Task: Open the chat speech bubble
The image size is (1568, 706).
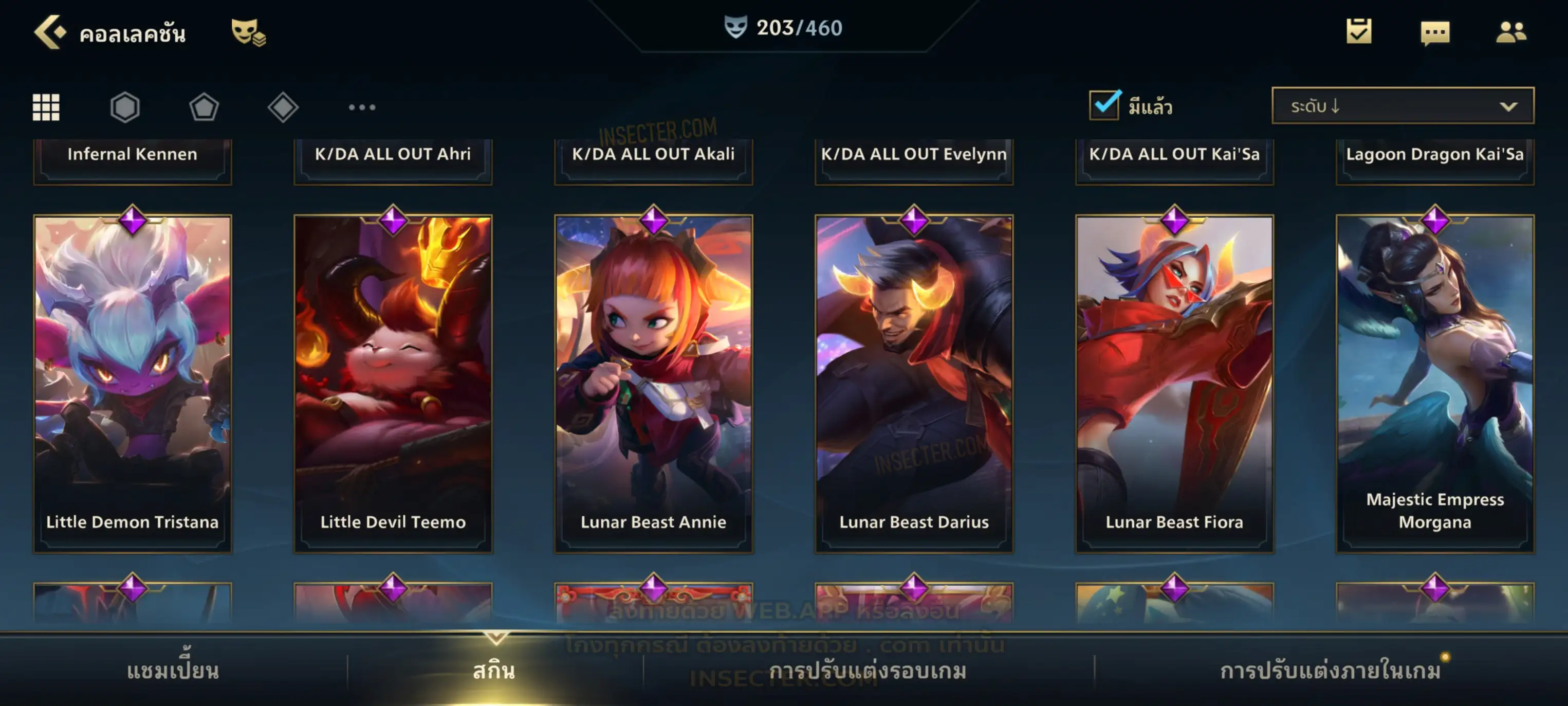Action: [1435, 32]
